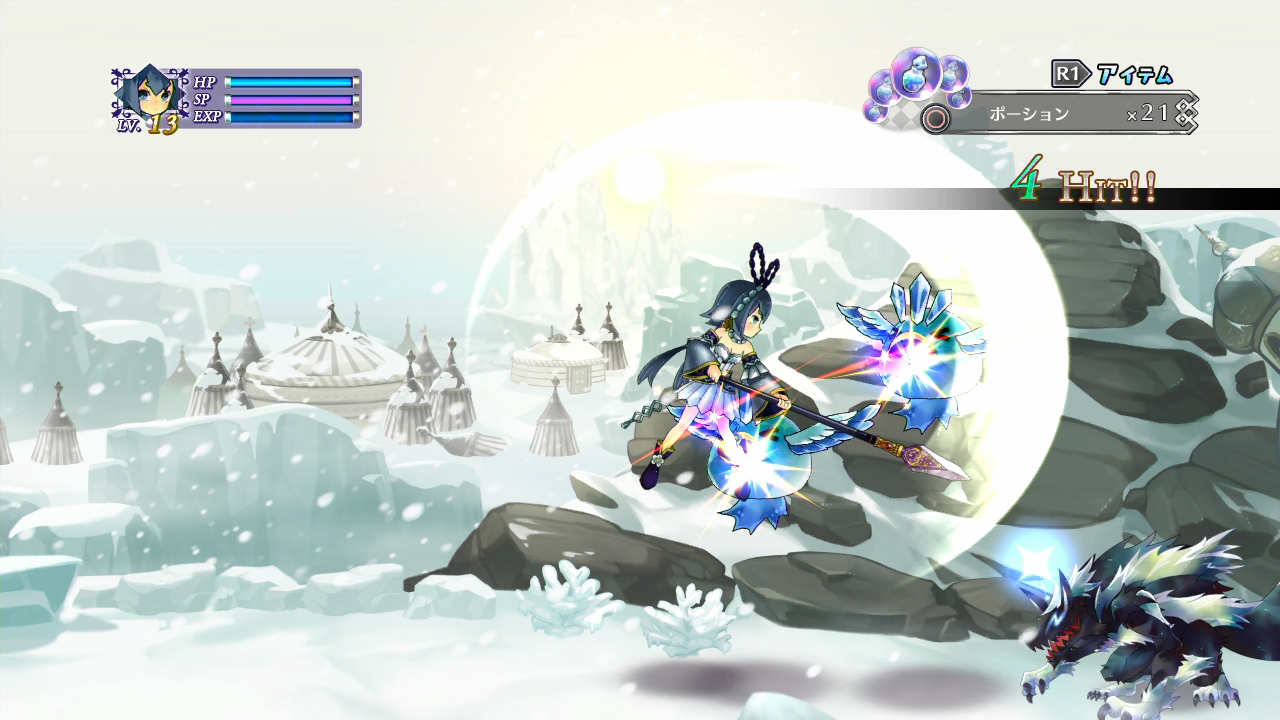Click the HP gauge bar
Viewport: 1280px width, 720px height.
pos(290,82)
